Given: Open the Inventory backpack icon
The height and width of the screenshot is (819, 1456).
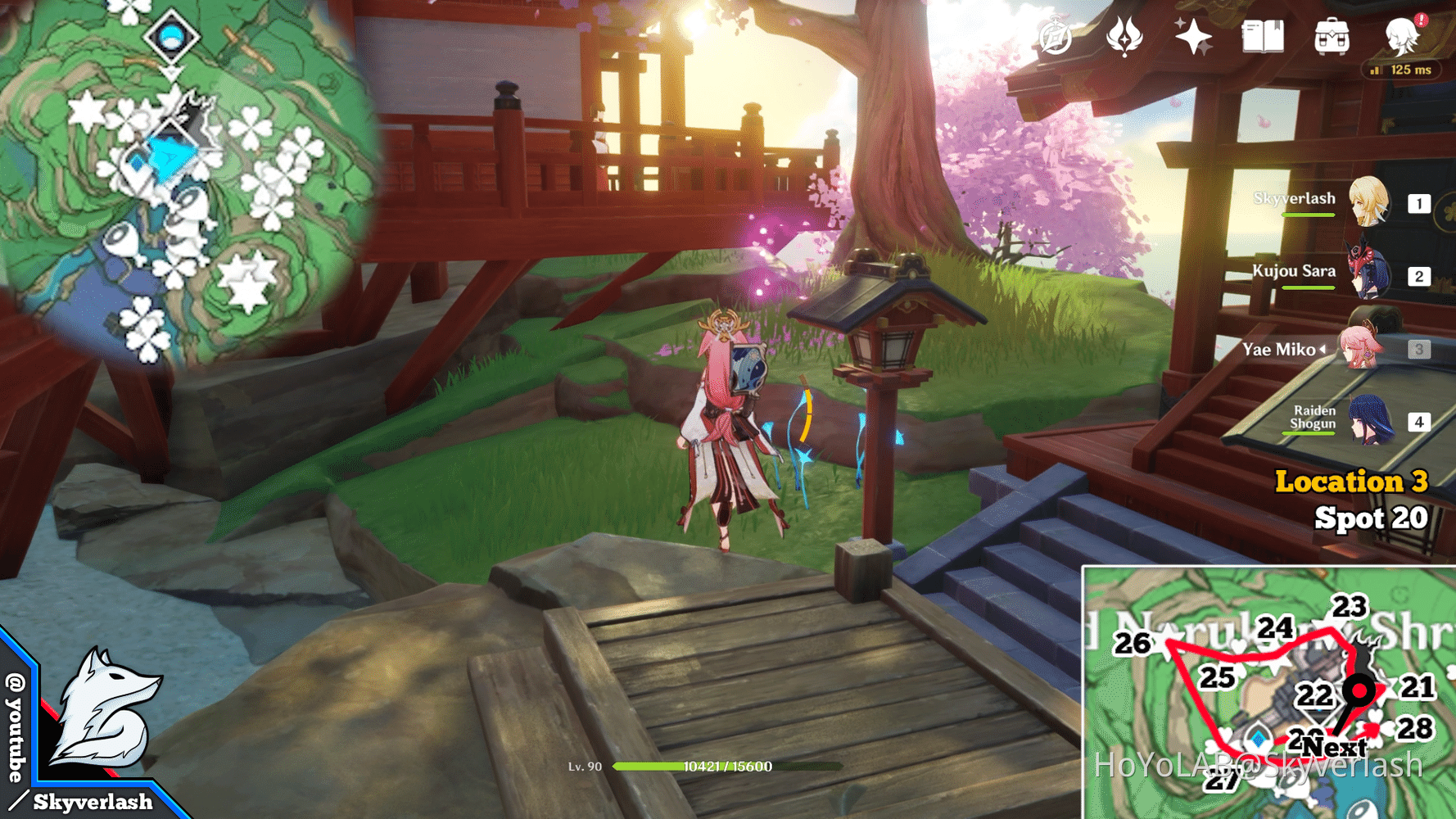Looking at the screenshot, I should tap(1333, 37).
